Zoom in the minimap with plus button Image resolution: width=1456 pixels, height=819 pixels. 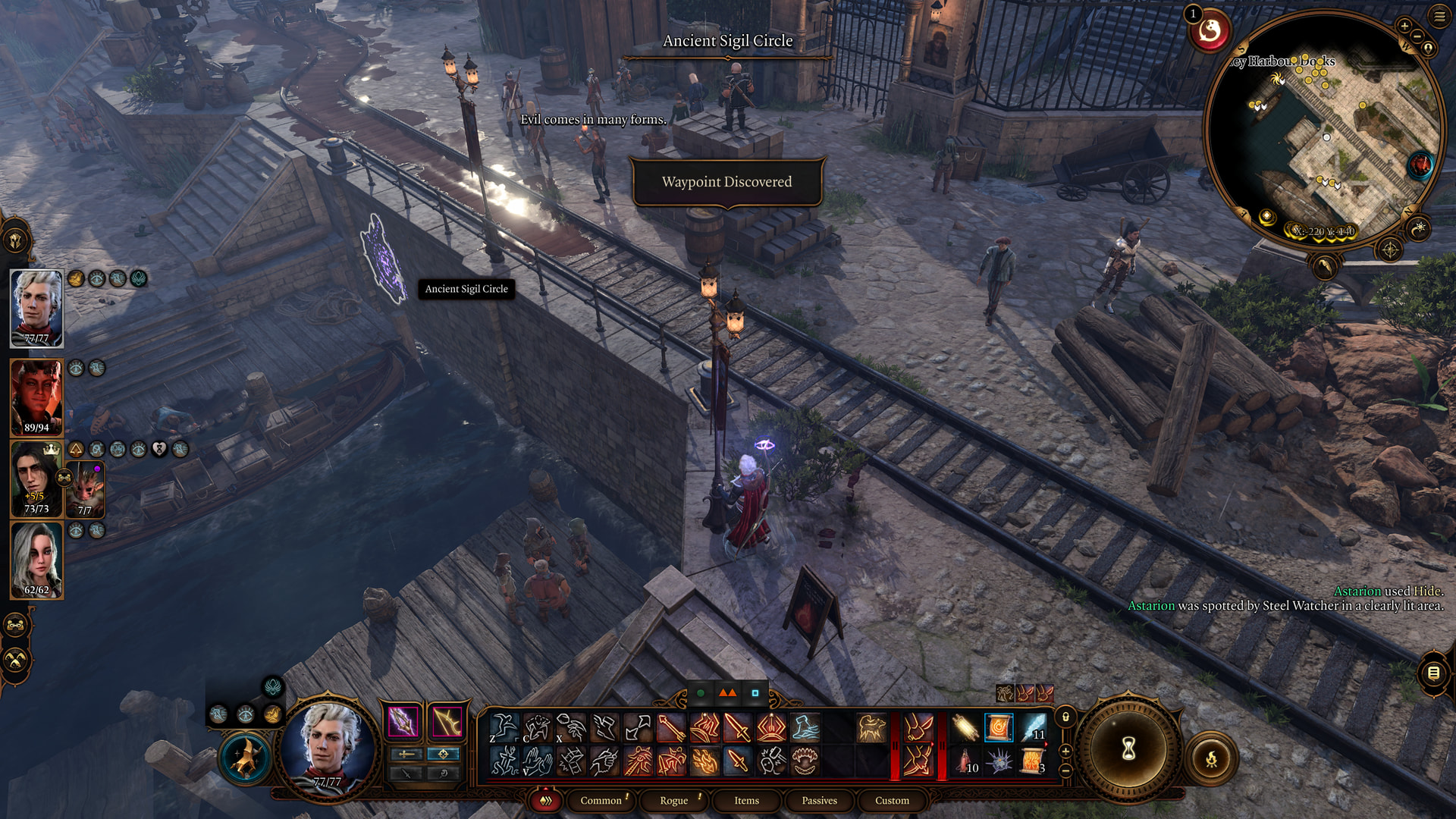[1404, 26]
